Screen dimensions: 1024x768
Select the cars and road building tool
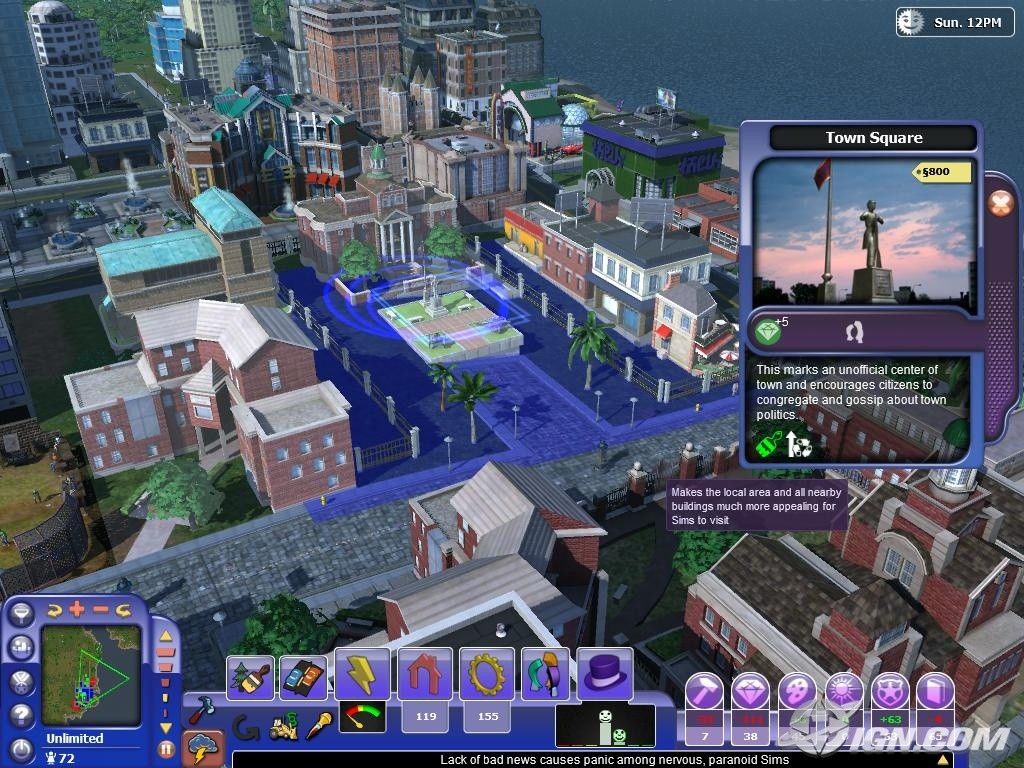pyautogui.click(x=303, y=677)
